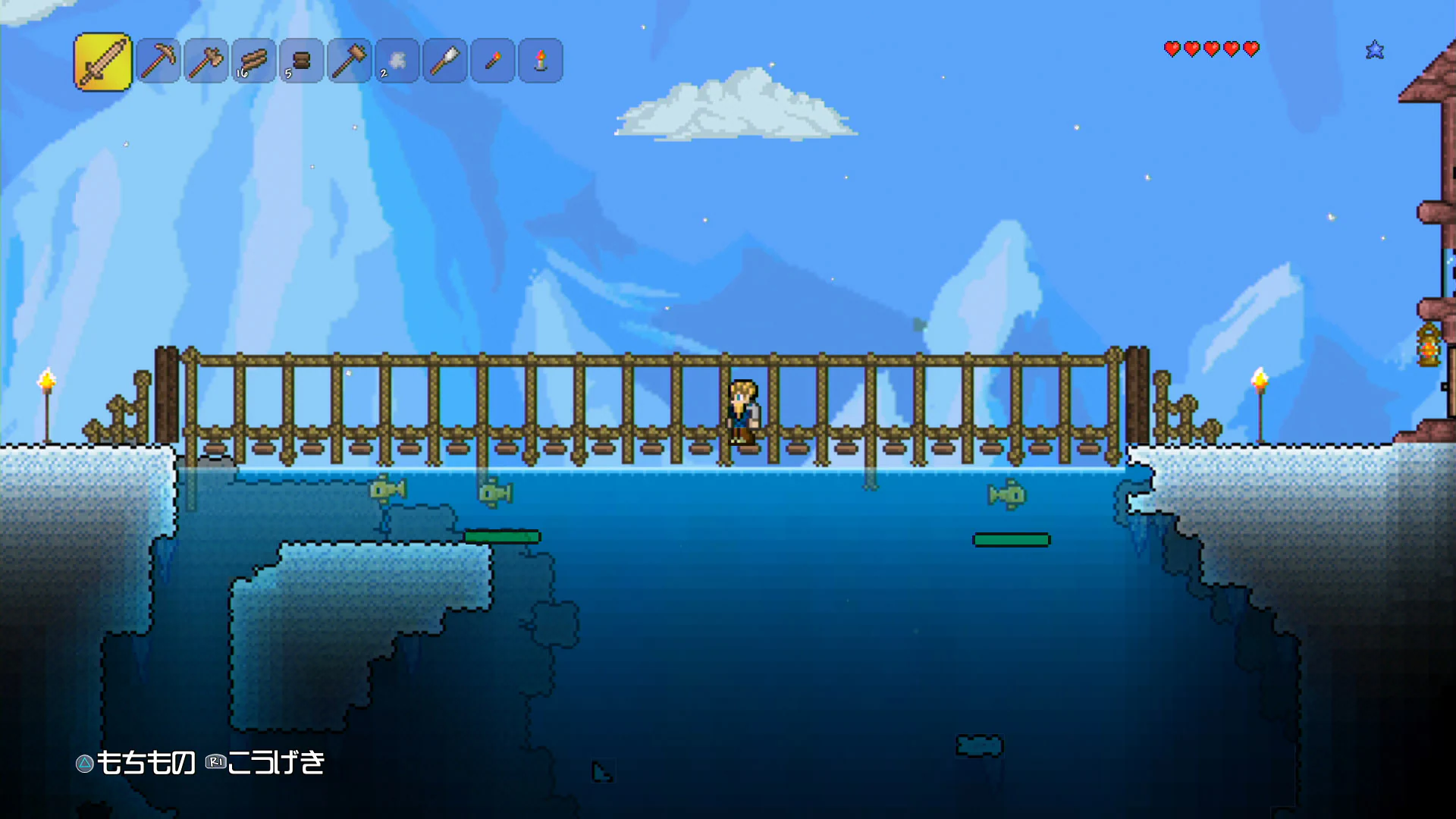This screenshot has width=1456, height=819.
Task: Select the stack of 5 stone blocks
Action: pyautogui.click(x=301, y=59)
